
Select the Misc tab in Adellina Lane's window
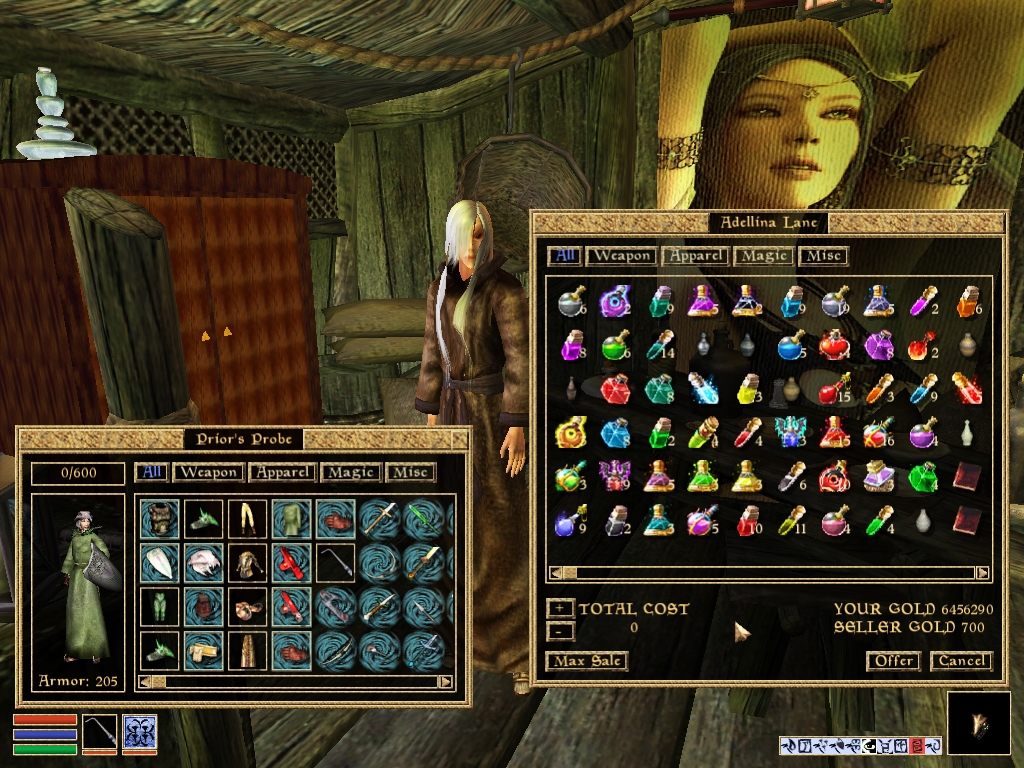(x=823, y=256)
